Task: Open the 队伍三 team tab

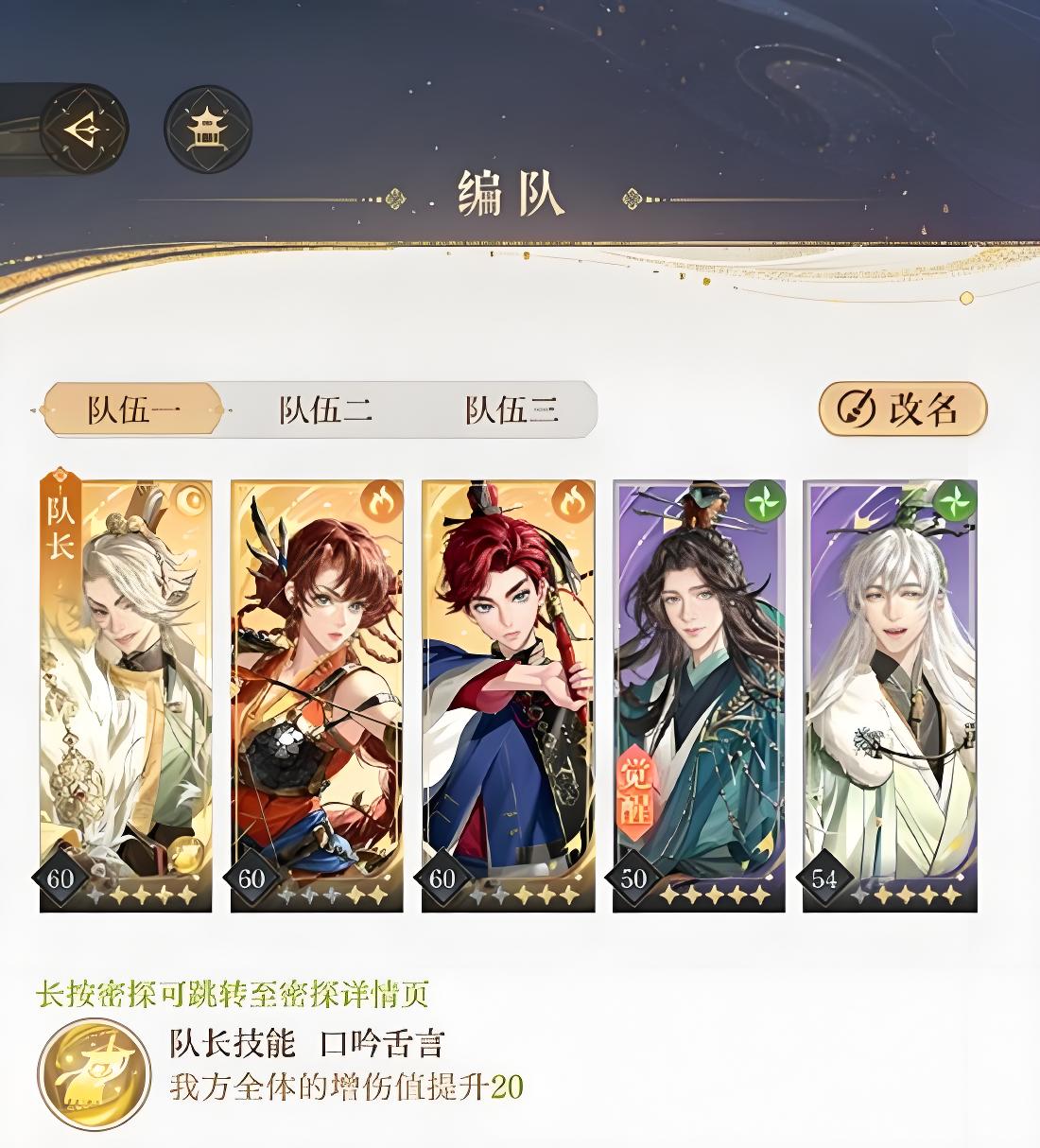Action: point(511,409)
